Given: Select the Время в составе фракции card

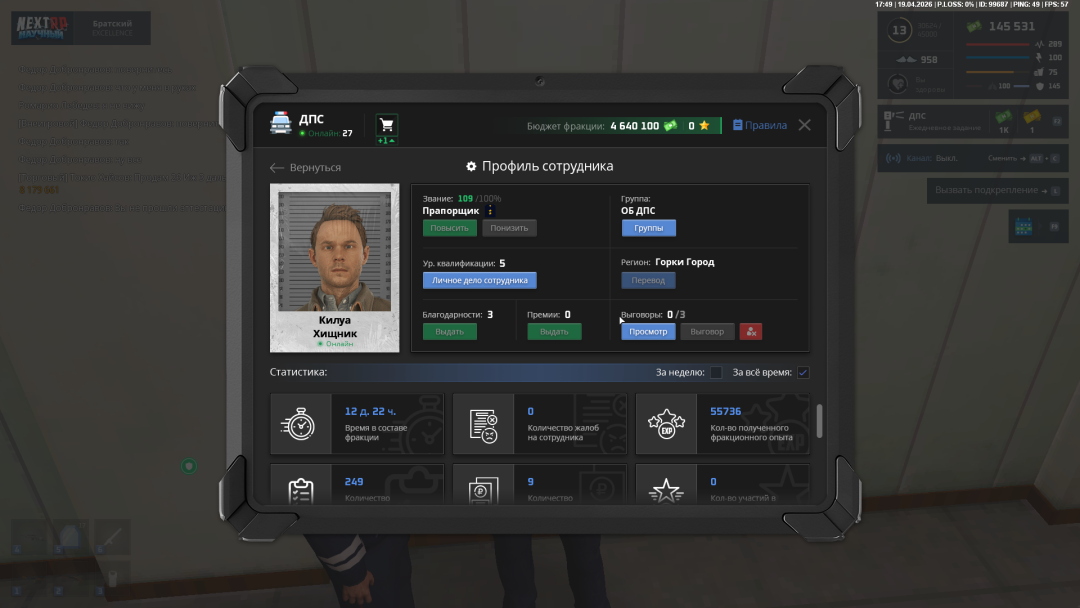Looking at the screenshot, I should pos(357,424).
